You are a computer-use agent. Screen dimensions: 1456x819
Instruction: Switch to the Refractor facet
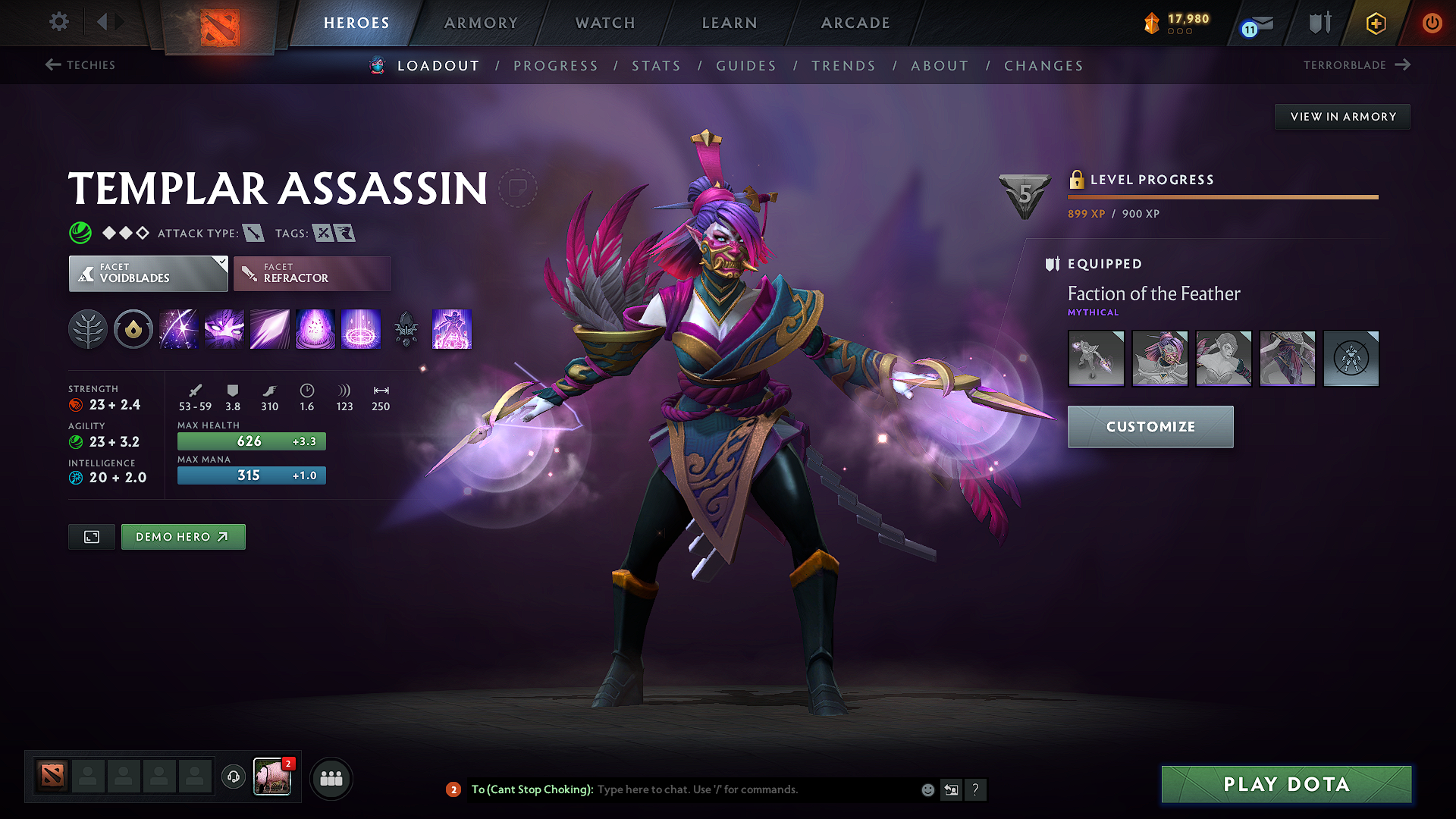click(x=312, y=273)
